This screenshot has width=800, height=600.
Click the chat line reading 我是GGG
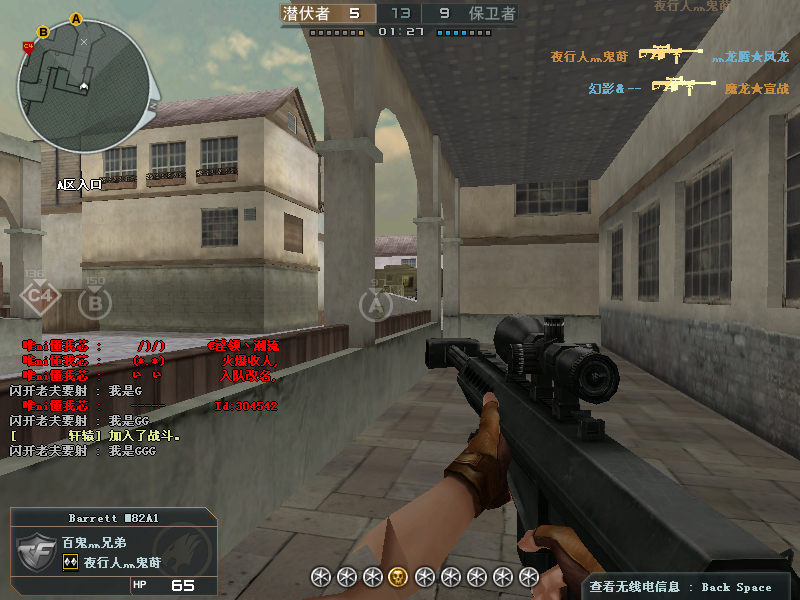pos(82,451)
